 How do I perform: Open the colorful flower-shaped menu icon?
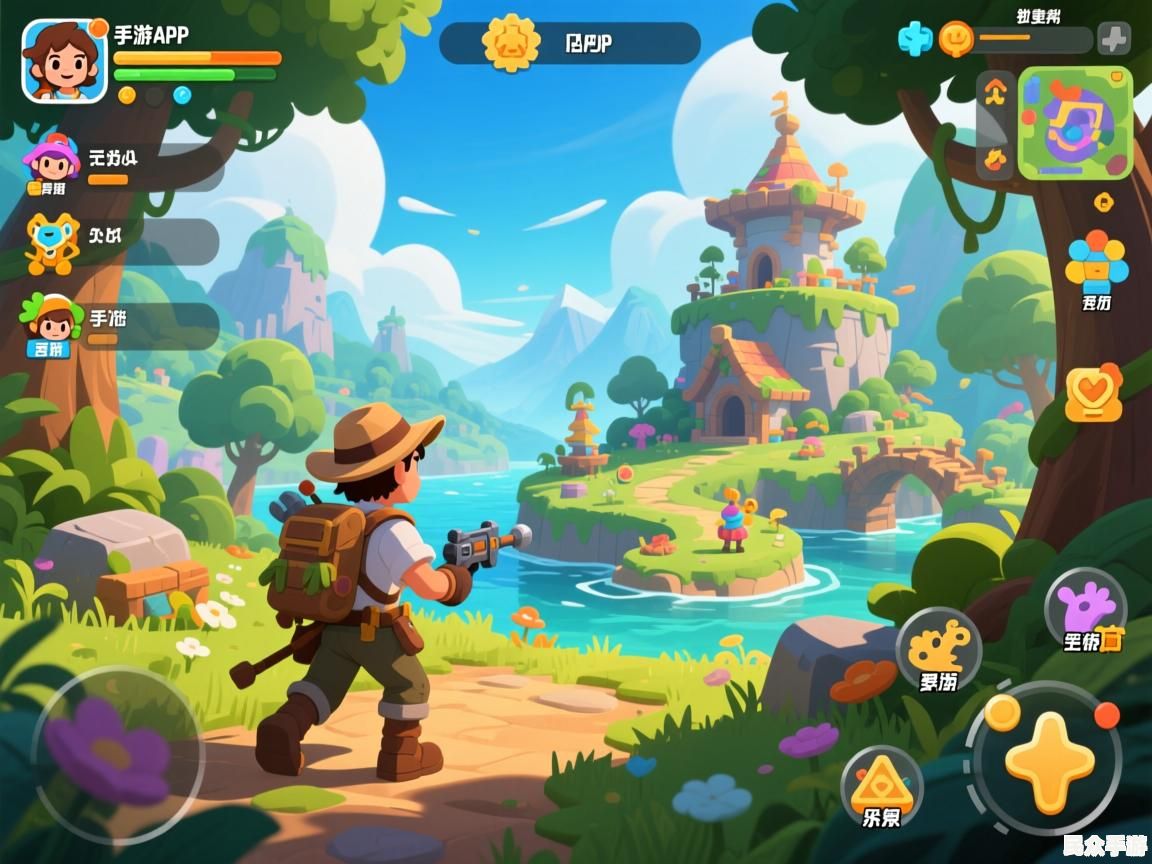point(1096,262)
